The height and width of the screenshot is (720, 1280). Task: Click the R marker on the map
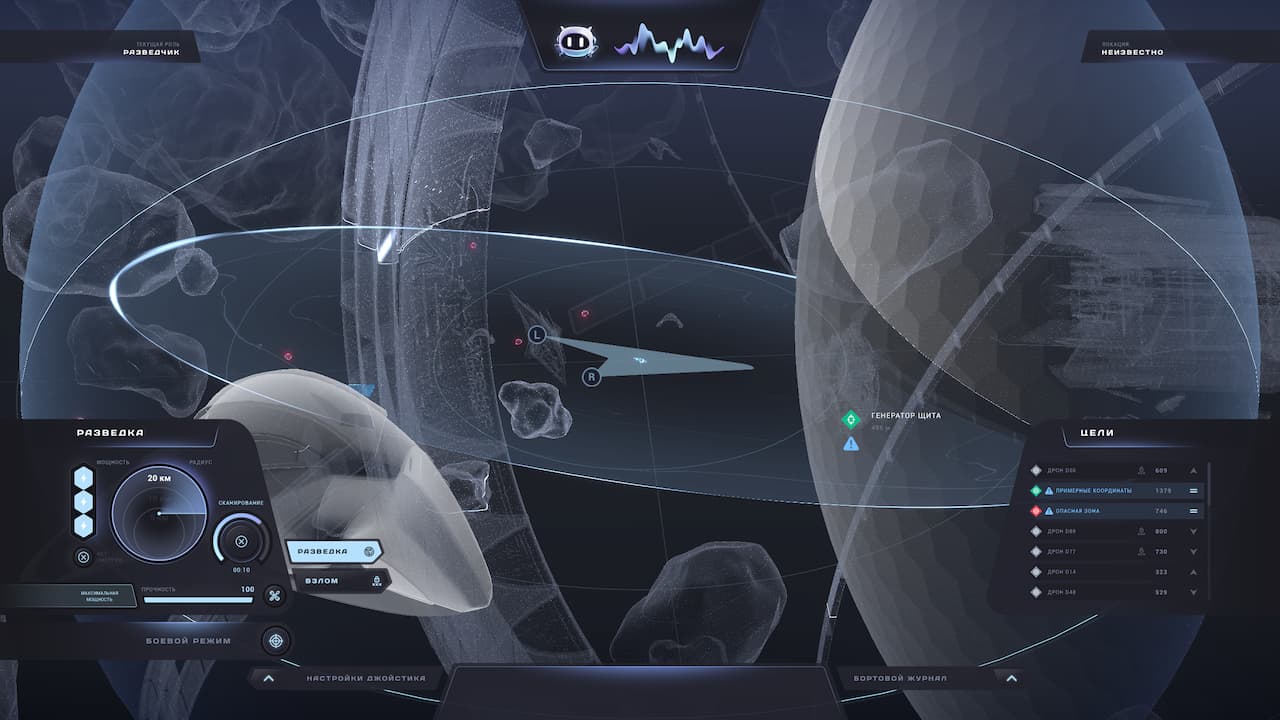[592, 377]
